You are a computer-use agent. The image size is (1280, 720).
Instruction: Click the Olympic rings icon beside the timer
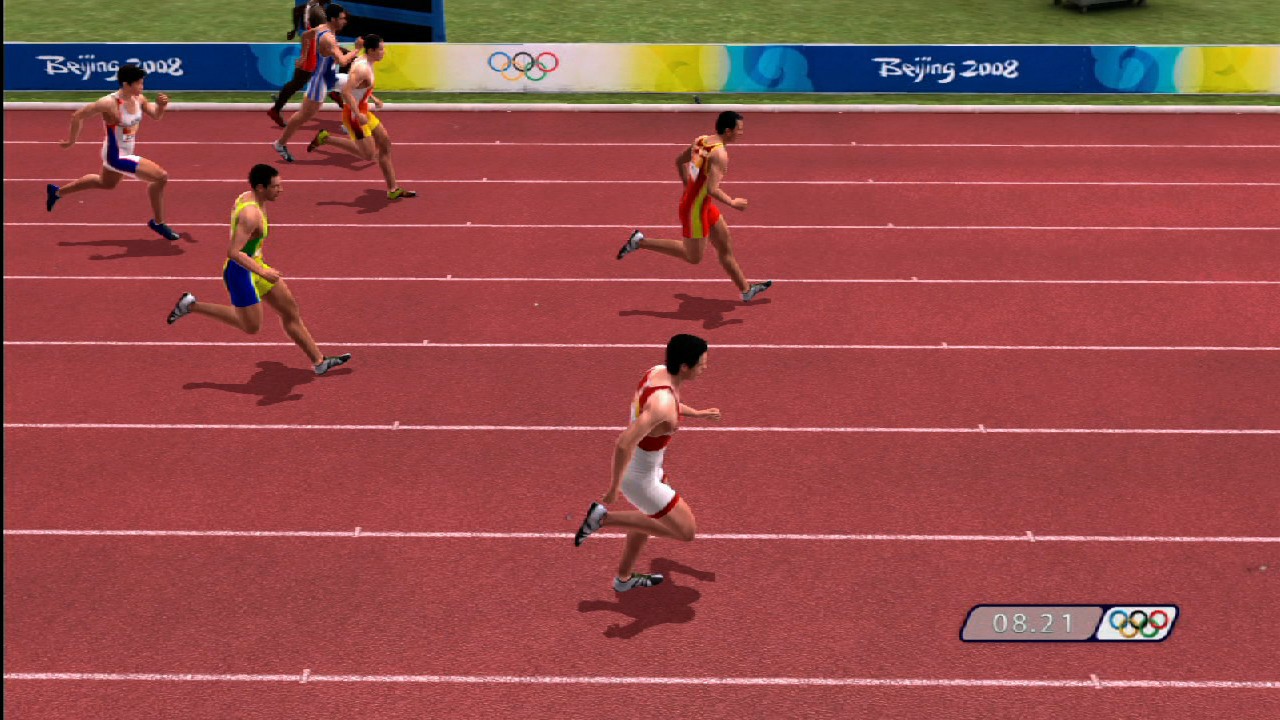(x=1137, y=622)
